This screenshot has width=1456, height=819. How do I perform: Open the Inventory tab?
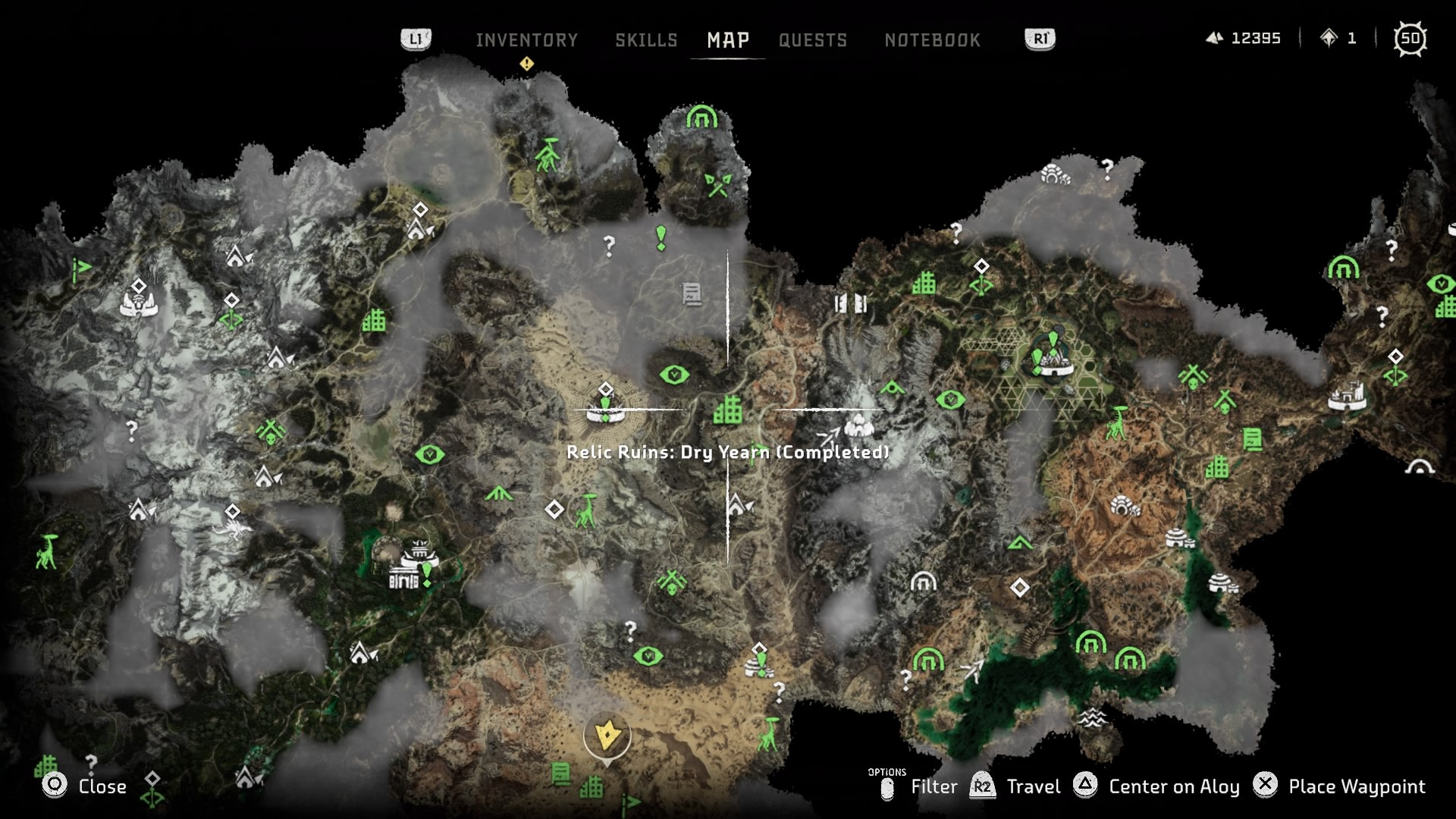527,40
